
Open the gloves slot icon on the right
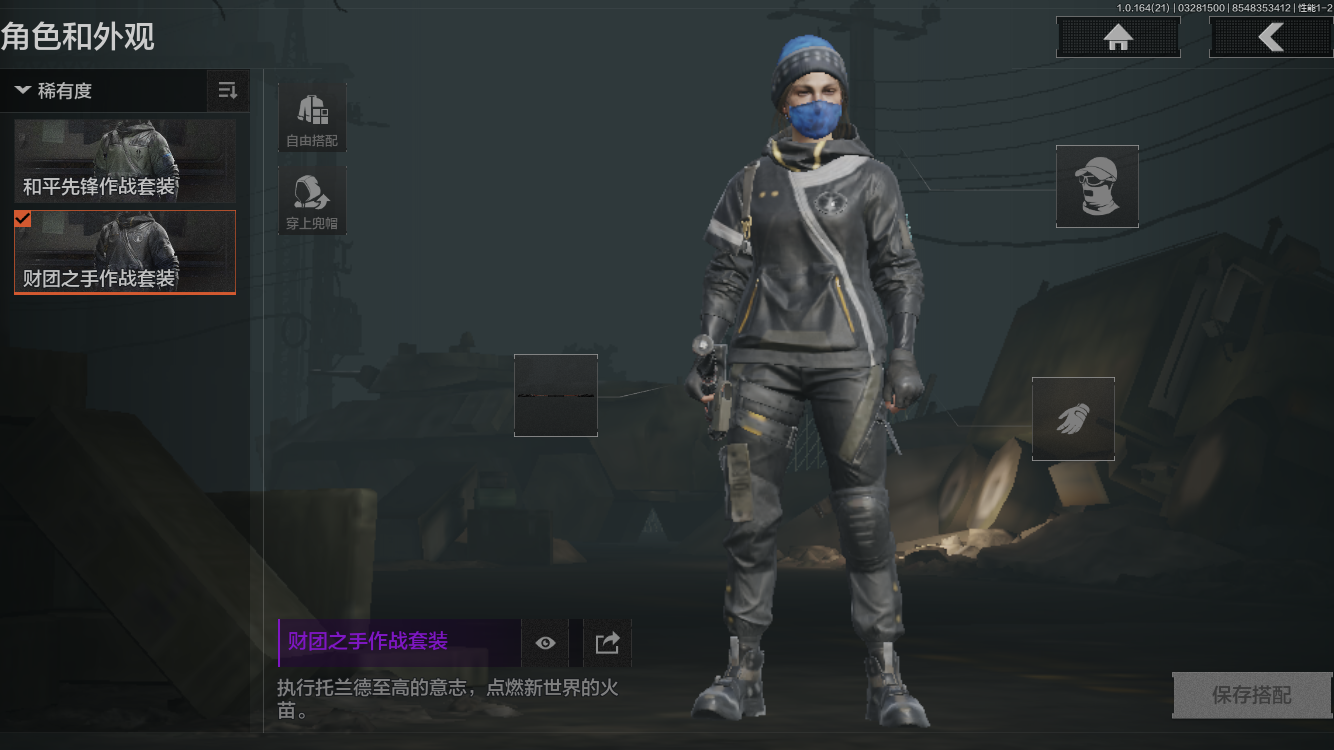1073,417
